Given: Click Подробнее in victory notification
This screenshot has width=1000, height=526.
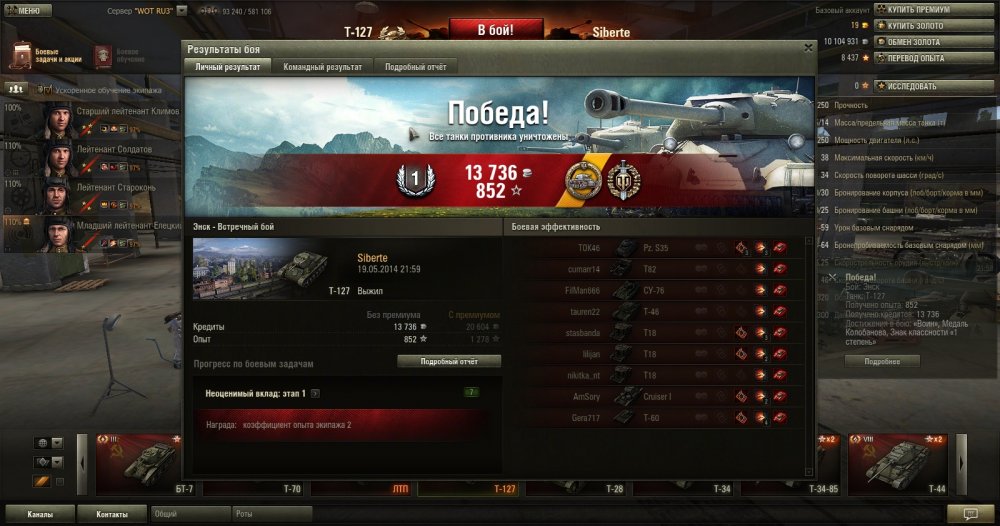Looking at the screenshot, I should tap(881, 361).
